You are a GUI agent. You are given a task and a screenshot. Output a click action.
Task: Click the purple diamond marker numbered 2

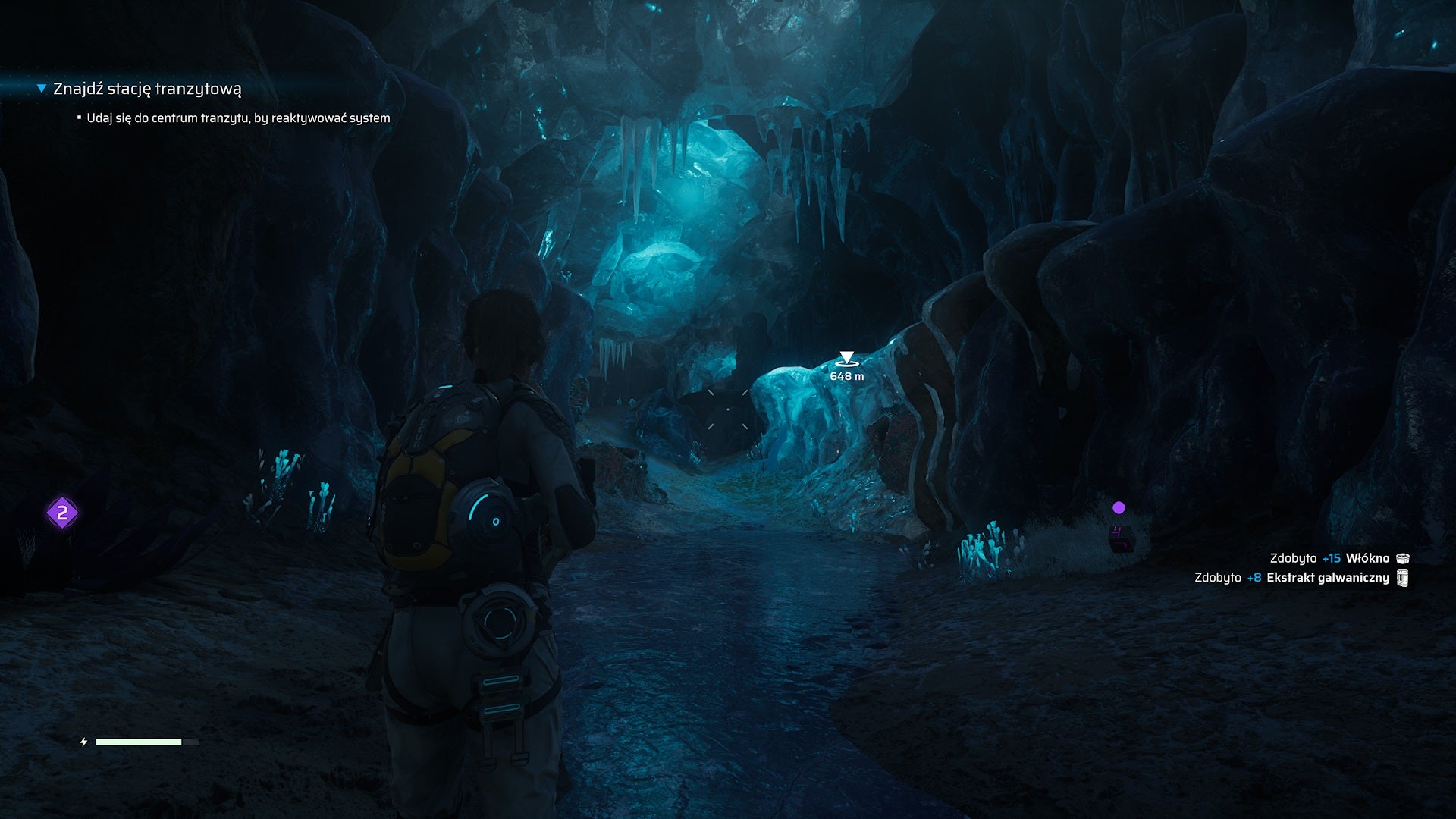click(x=62, y=513)
